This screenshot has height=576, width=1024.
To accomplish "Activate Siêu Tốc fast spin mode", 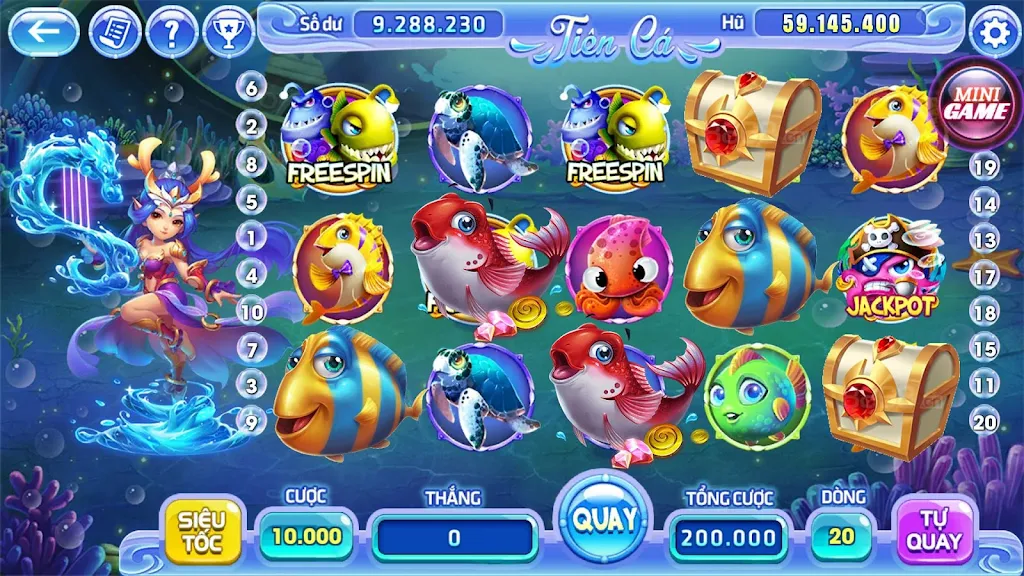I will 202,531.
